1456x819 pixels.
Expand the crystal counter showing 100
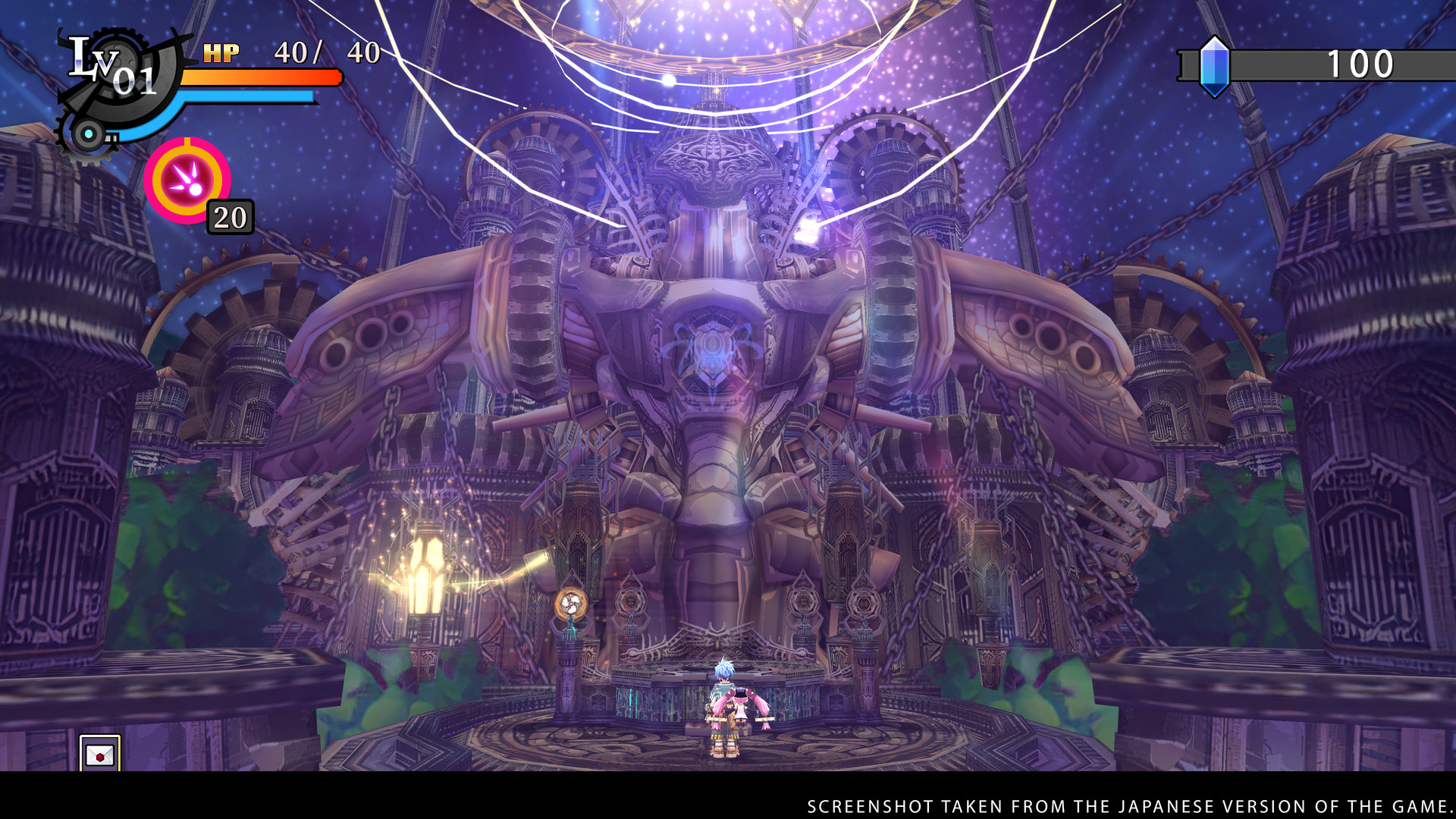coord(1361,64)
